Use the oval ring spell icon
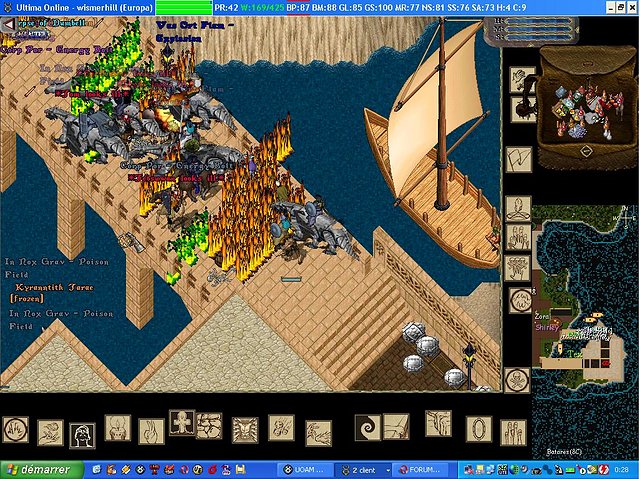640x479 pixels. point(478,428)
